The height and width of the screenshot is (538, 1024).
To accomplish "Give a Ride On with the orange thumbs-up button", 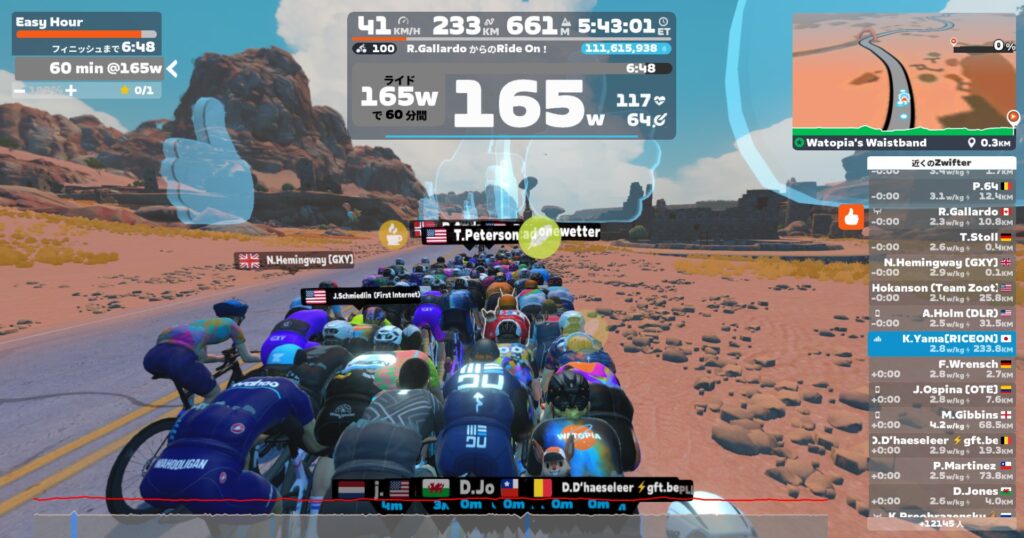I will 851,216.
